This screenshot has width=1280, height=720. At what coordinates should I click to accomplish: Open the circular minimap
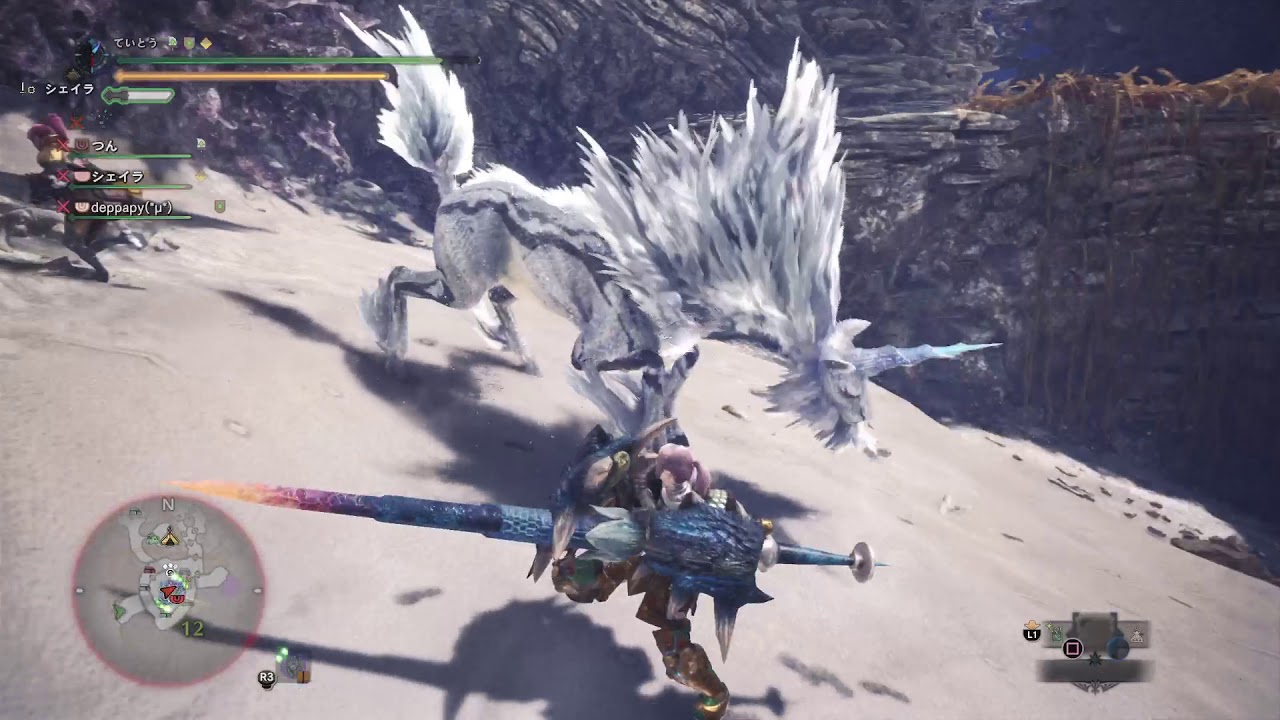point(168,590)
